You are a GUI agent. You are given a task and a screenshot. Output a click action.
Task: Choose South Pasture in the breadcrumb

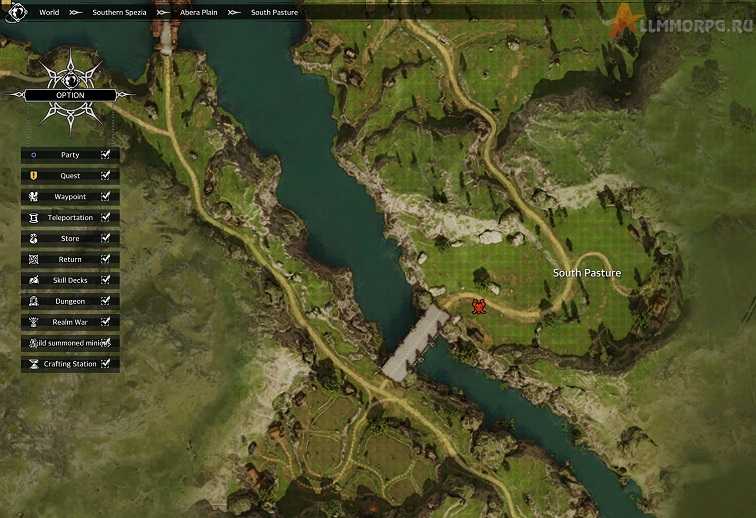pos(274,13)
